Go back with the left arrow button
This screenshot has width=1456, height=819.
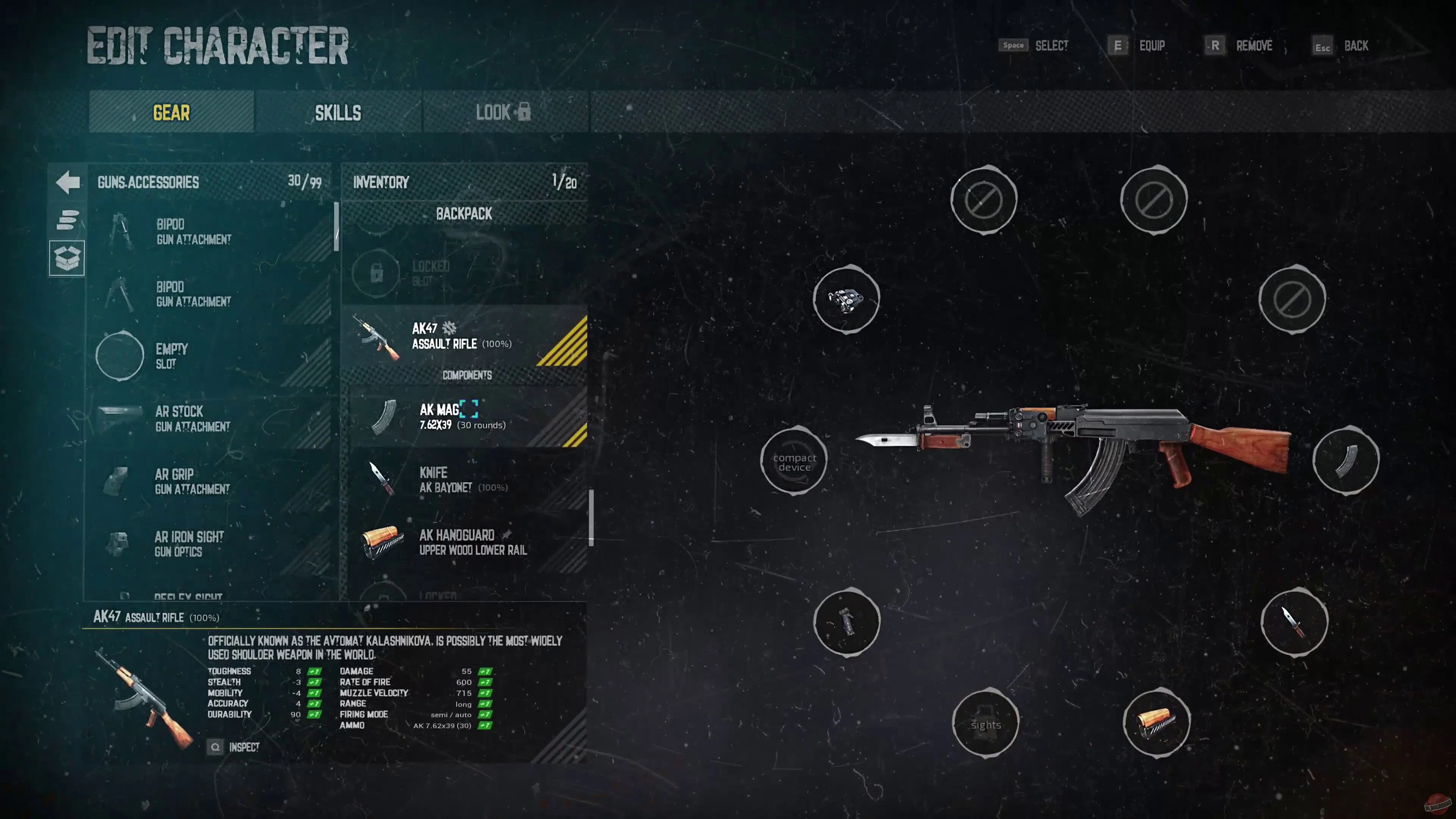tap(68, 182)
